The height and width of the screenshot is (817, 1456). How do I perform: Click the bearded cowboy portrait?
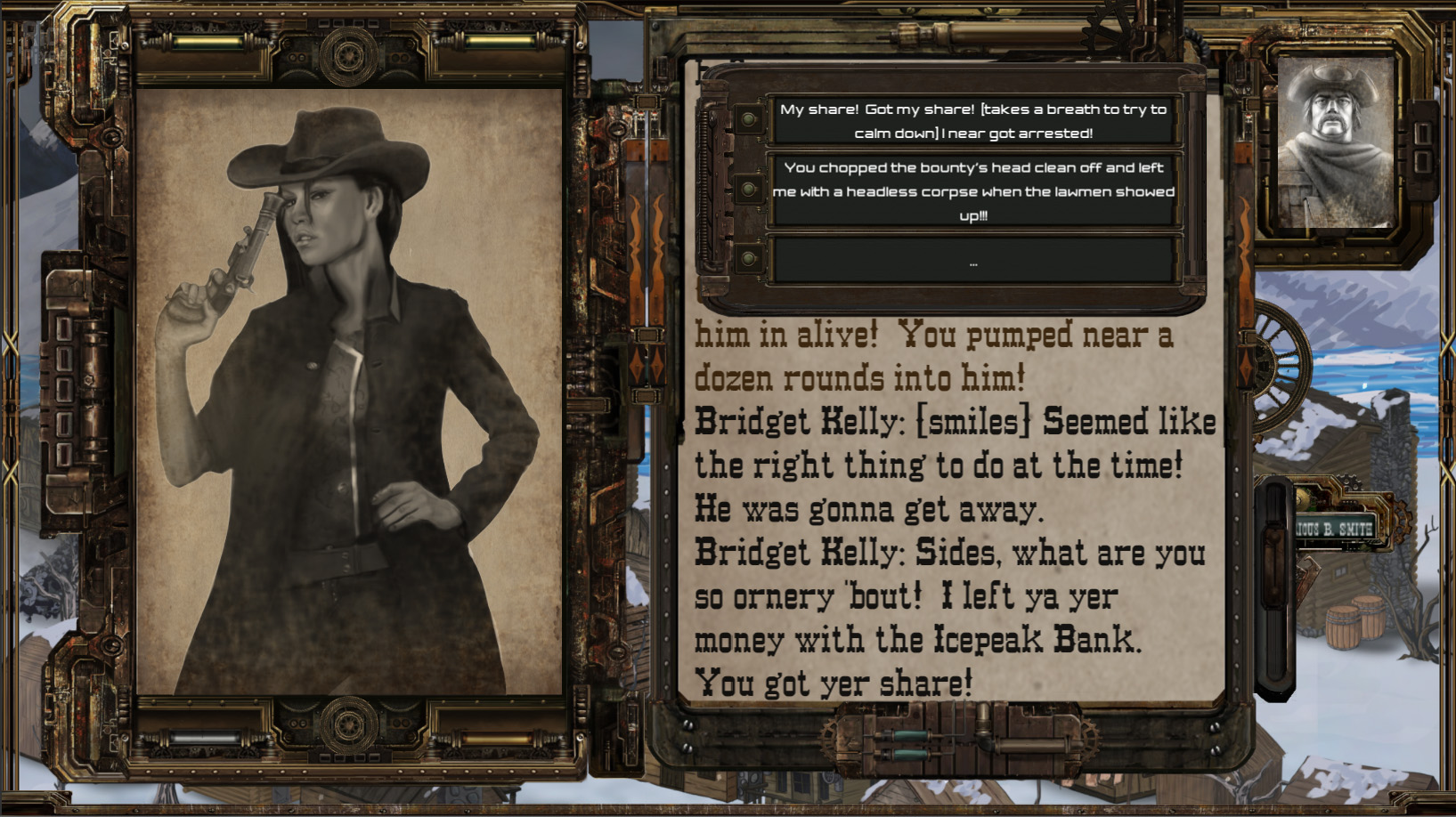pos(1334,142)
